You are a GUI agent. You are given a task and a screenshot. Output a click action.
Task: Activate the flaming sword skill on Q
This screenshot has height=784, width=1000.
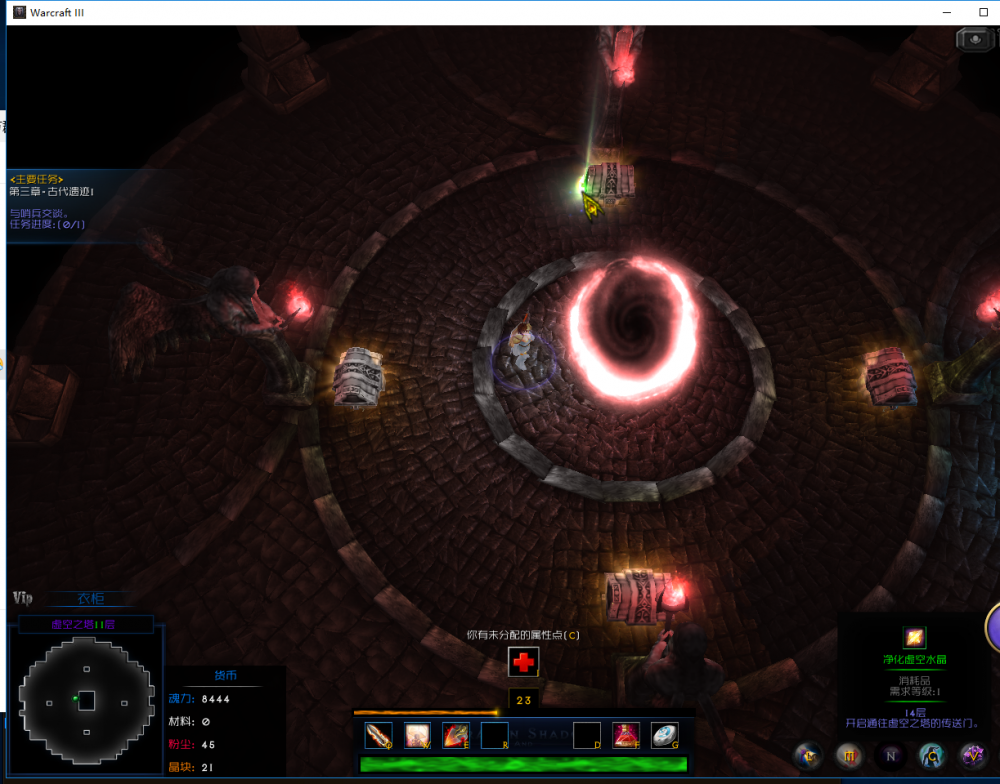pos(379,736)
